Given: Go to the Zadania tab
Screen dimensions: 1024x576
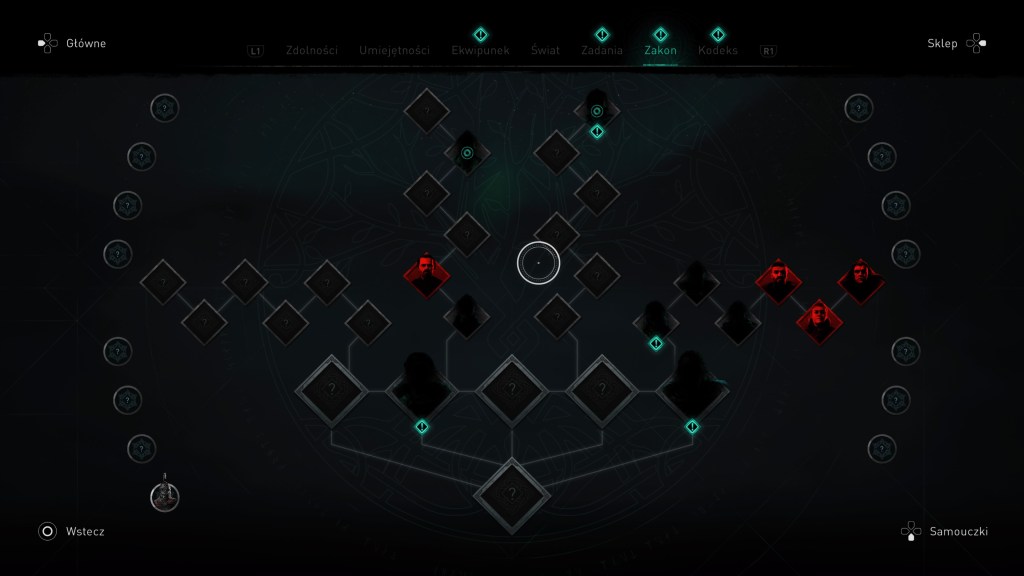Looking at the screenshot, I should point(601,50).
